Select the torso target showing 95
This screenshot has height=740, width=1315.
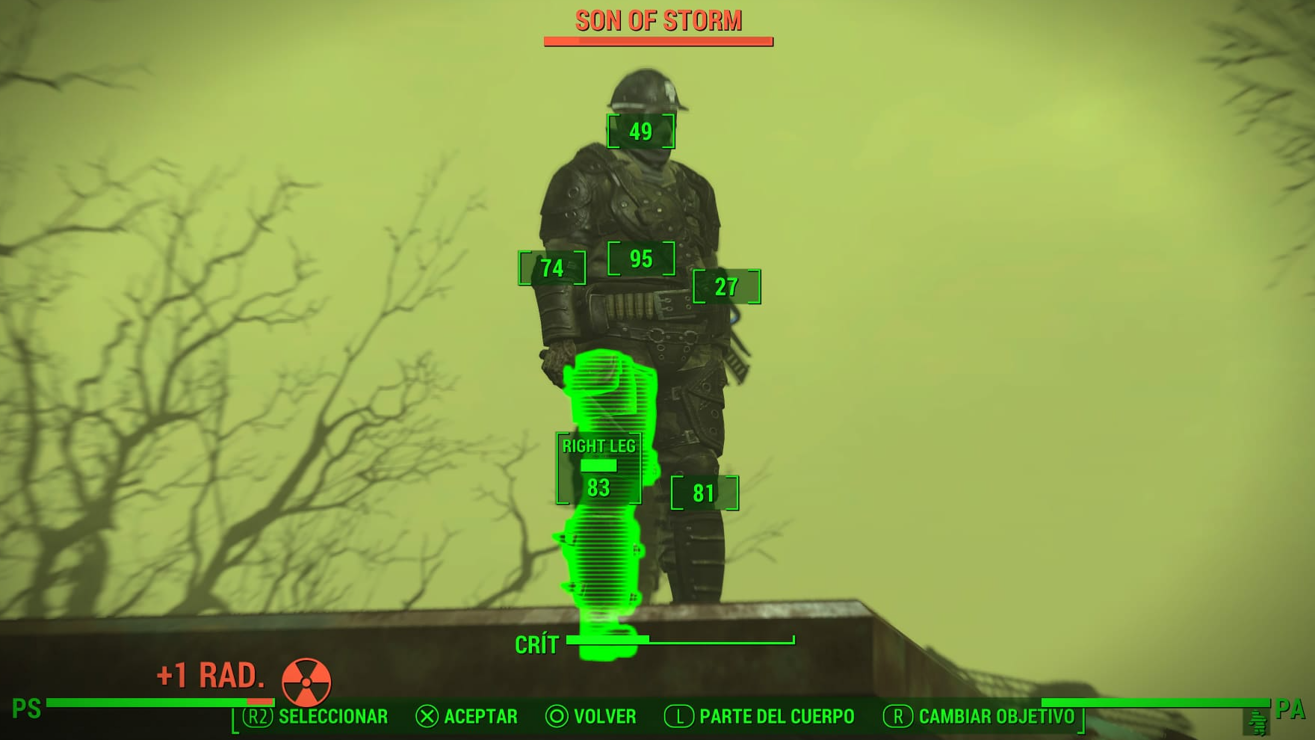pos(641,259)
